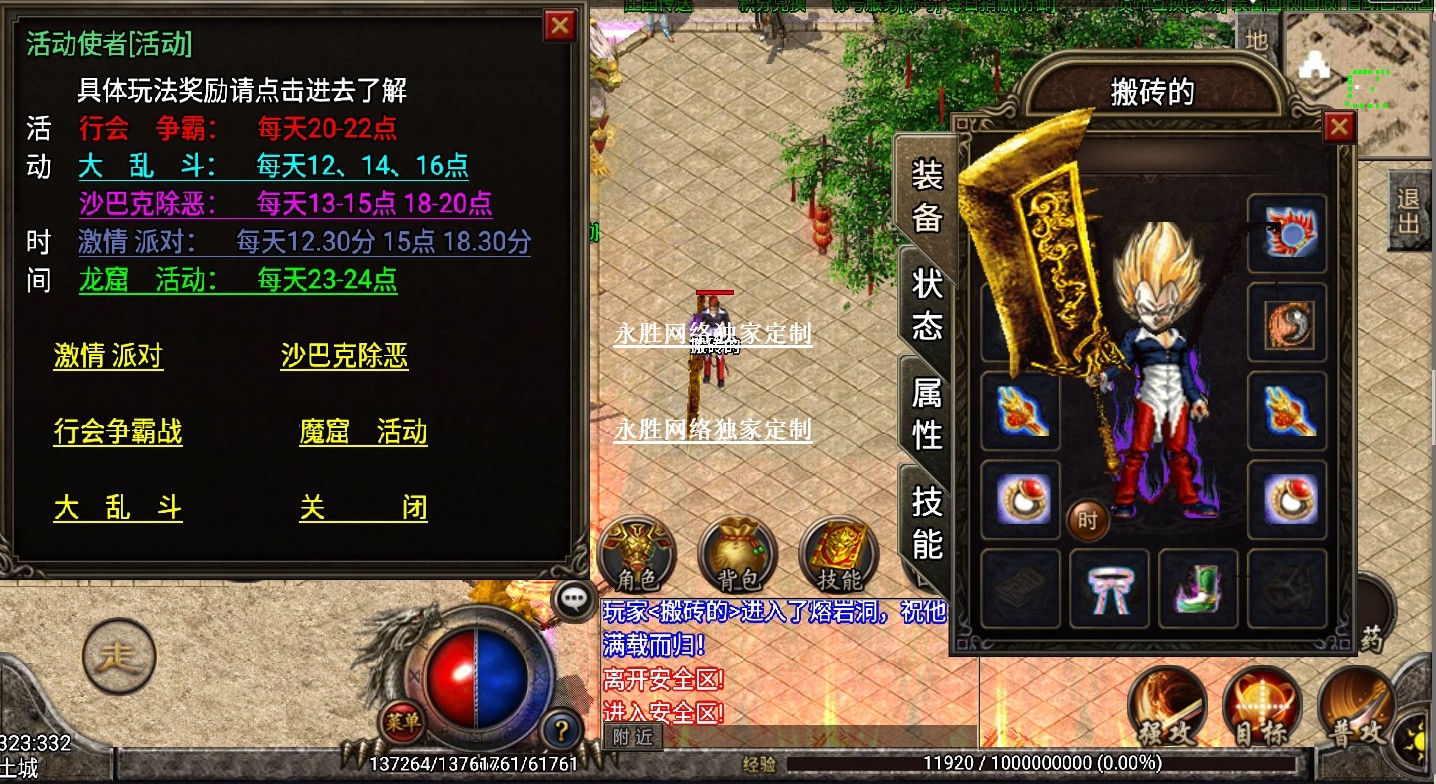Choose the 沙巴克除恶 activity option

point(344,357)
